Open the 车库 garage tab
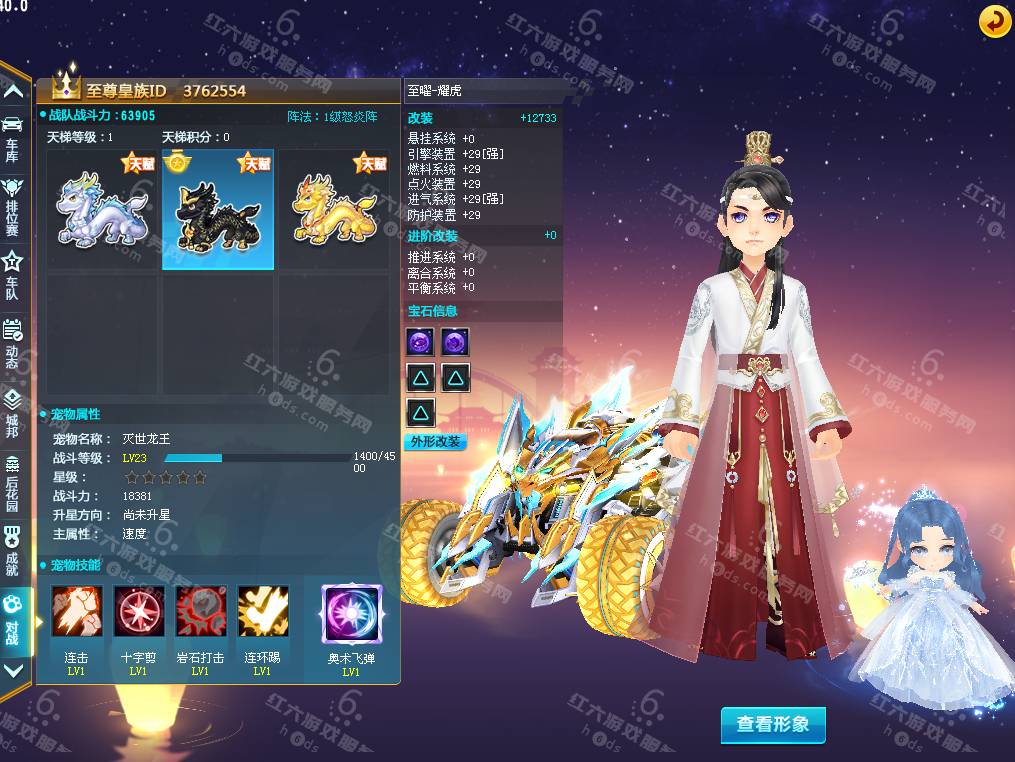 (13, 136)
